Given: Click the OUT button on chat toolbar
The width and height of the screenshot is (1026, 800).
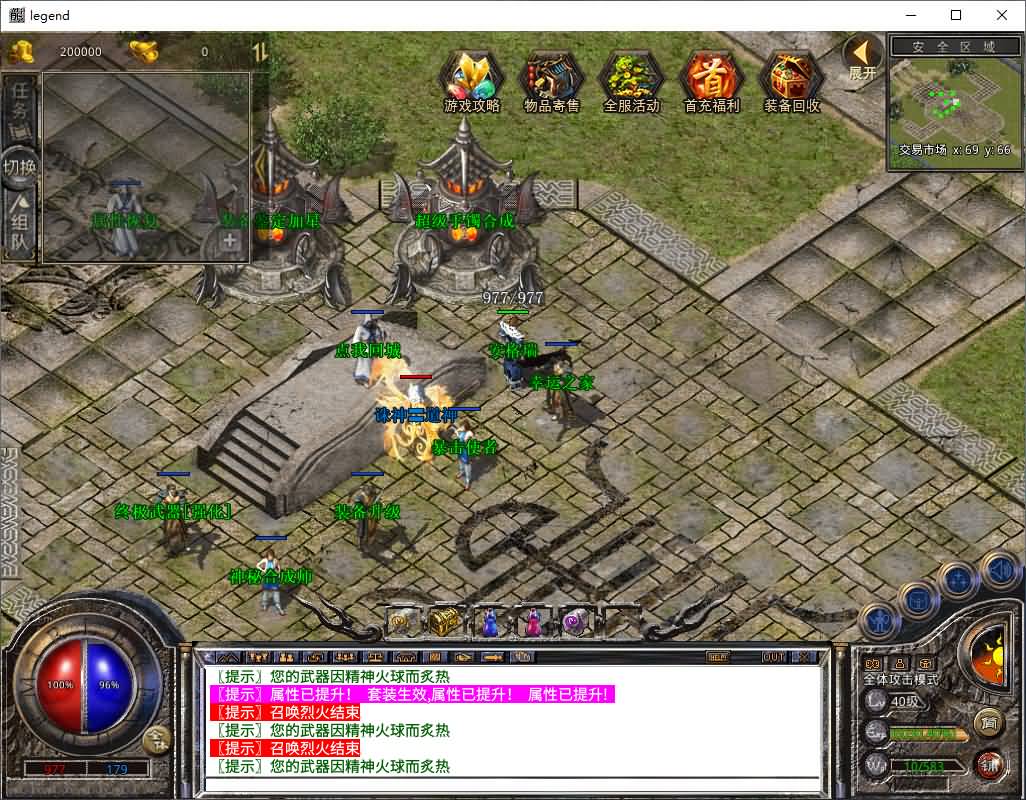Looking at the screenshot, I should (774, 657).
